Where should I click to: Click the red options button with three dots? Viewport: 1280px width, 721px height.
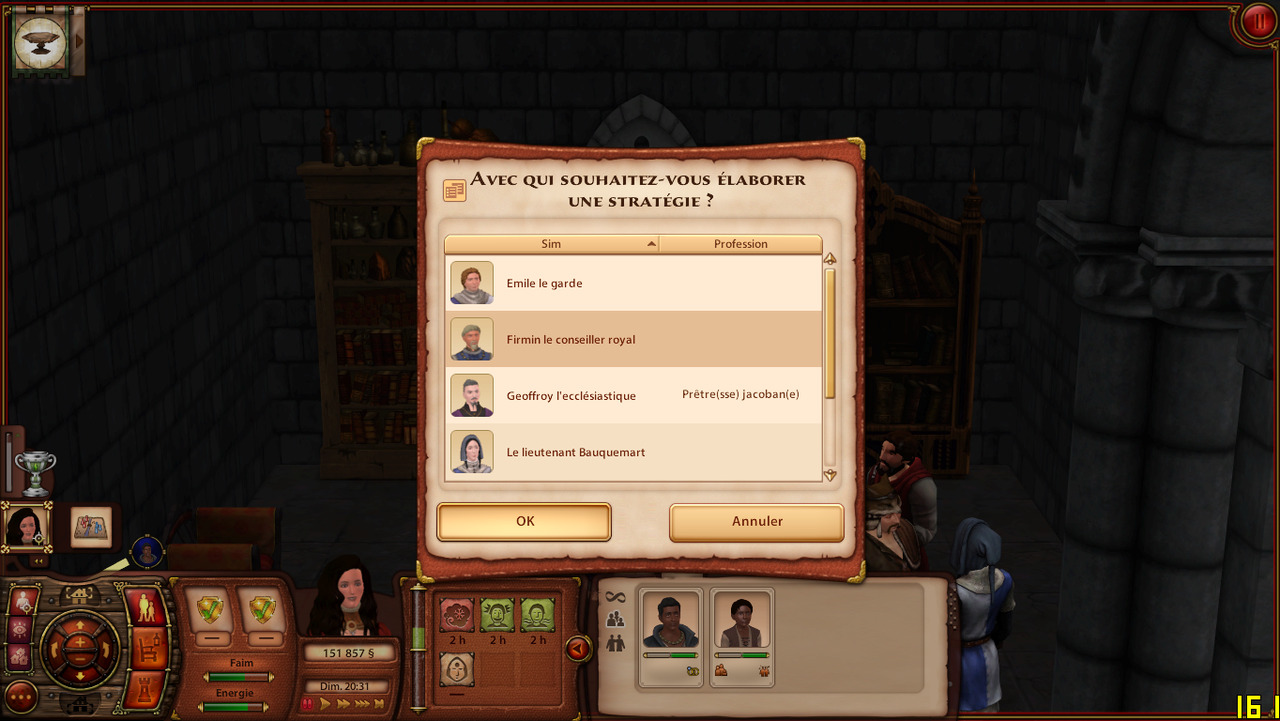click(22, 695)
